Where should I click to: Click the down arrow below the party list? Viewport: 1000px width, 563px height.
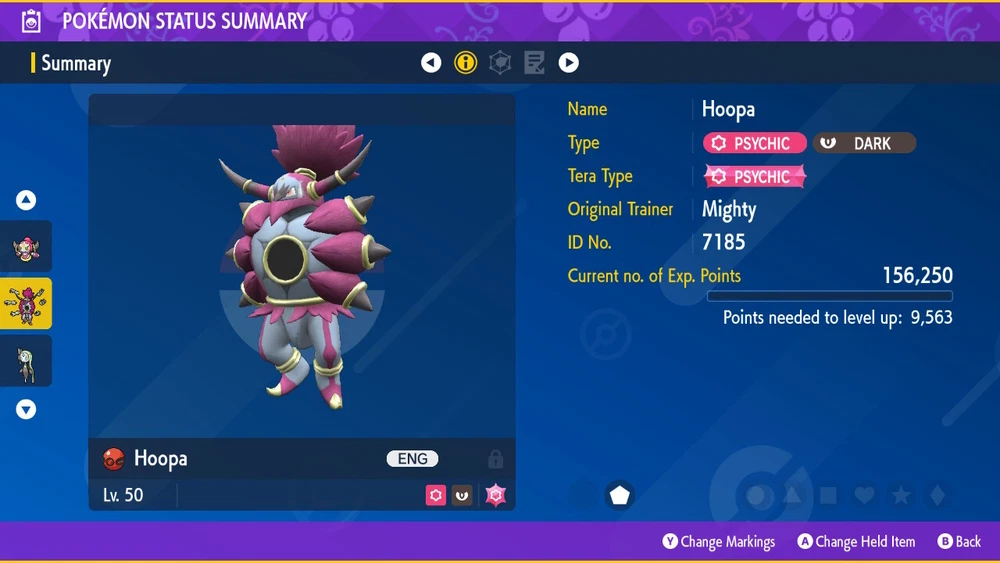(x=26, y=408)
